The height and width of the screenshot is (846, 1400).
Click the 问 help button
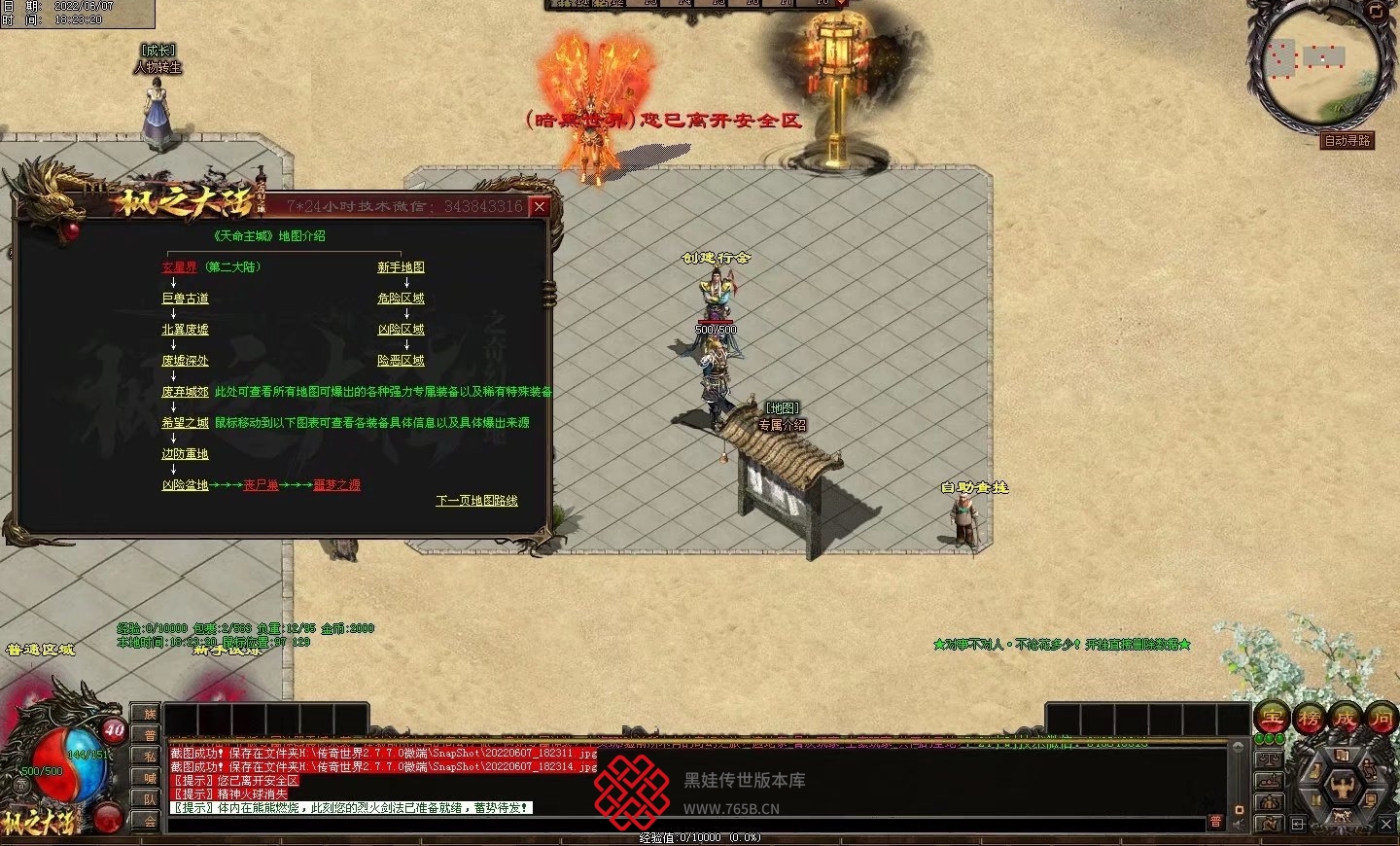point(1382,718)
